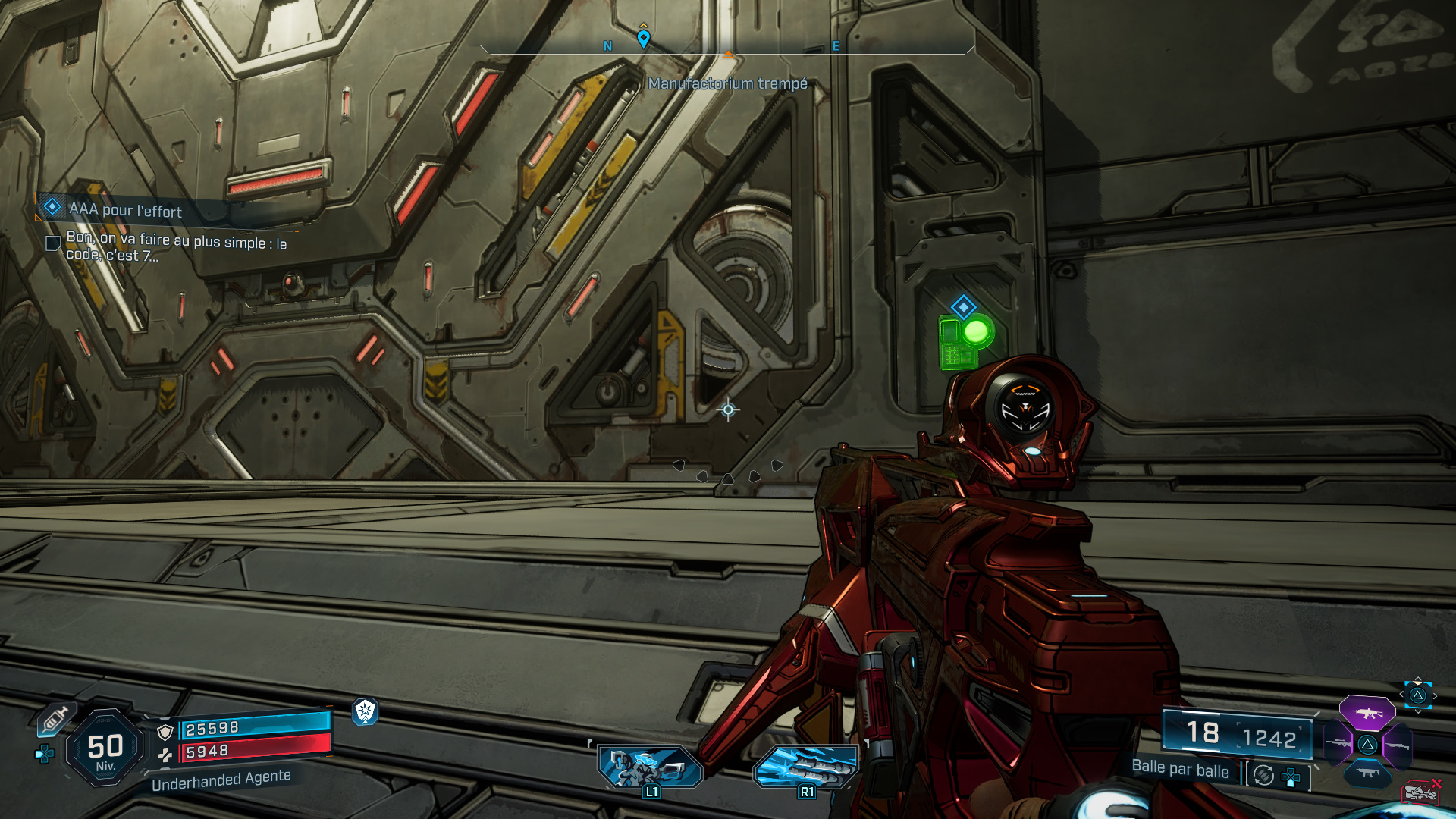
Task: Click the shield buff status icon
Action: click(x=366, y=711)
